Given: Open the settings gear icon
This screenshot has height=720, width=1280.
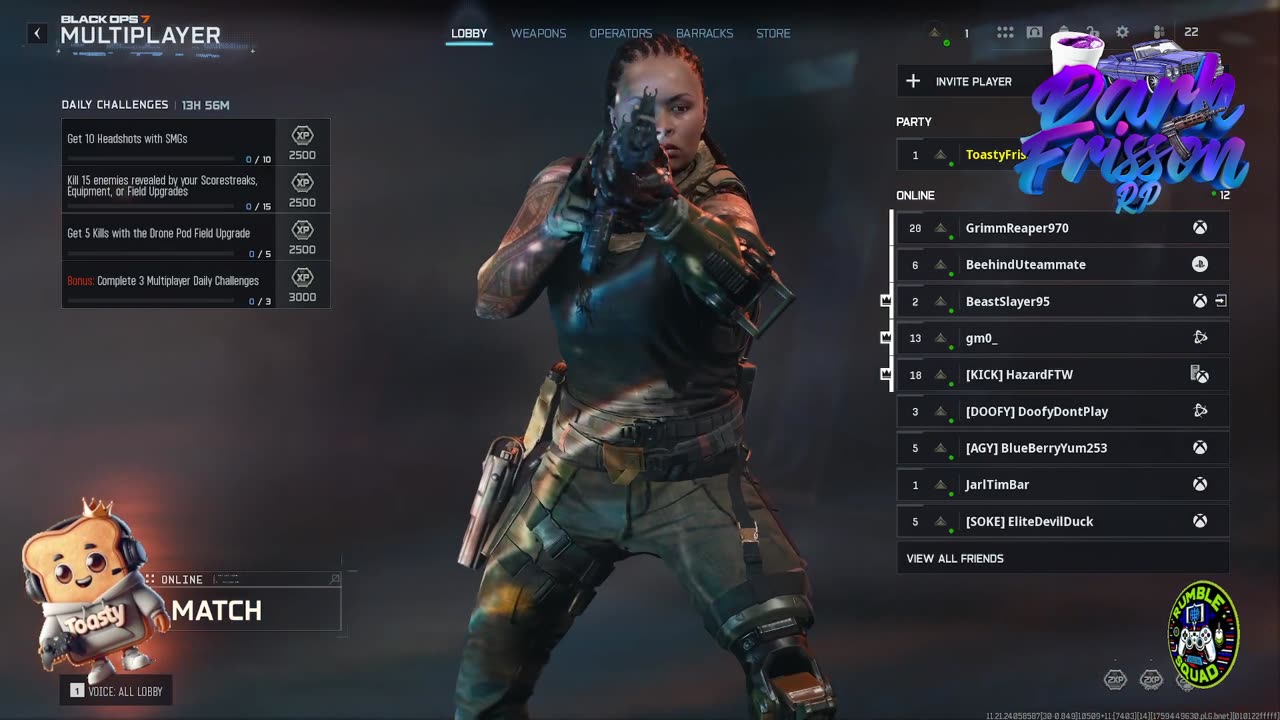Looking at the screenshot, I should (x=1122, y=32).
